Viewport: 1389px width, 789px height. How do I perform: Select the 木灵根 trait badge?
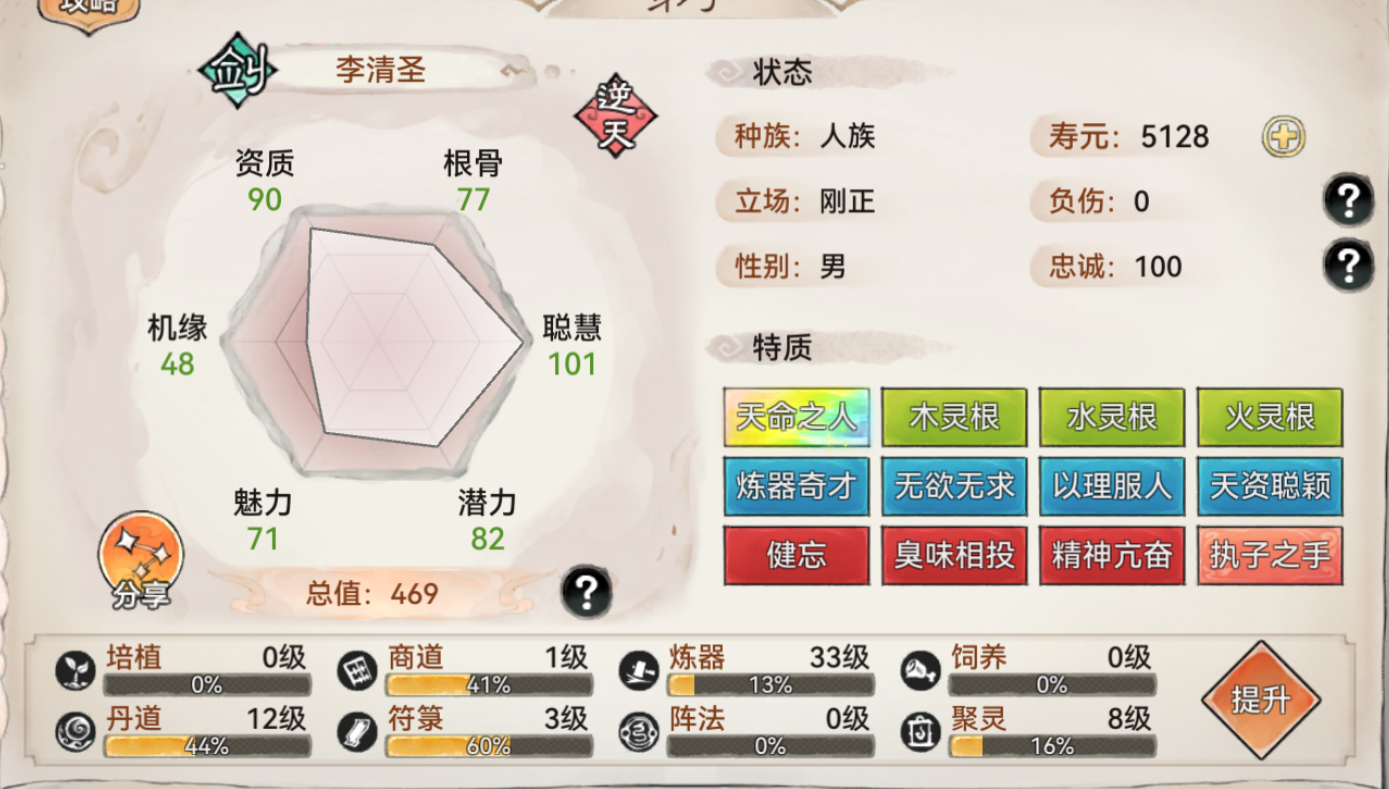(954, 417)
